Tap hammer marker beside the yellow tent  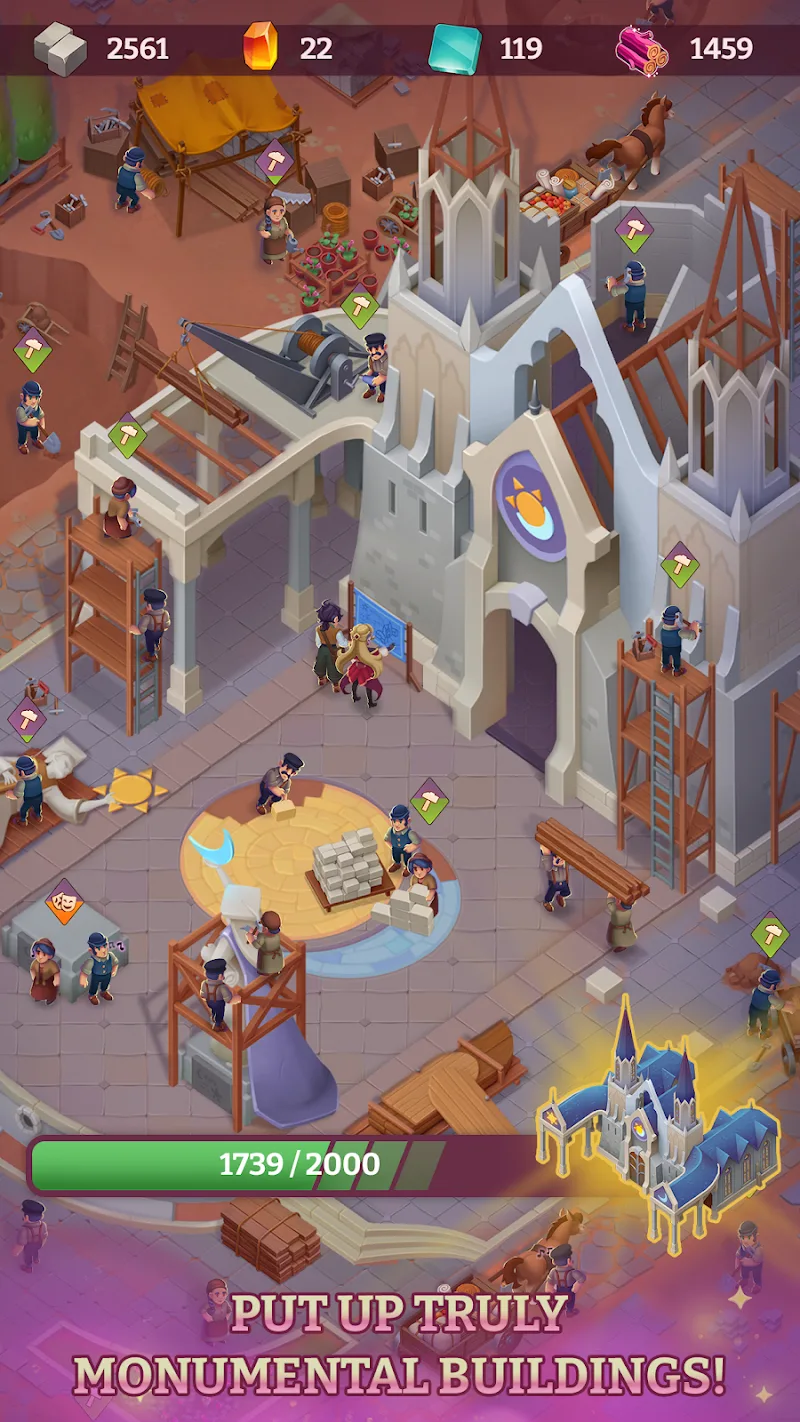point(274,162)
